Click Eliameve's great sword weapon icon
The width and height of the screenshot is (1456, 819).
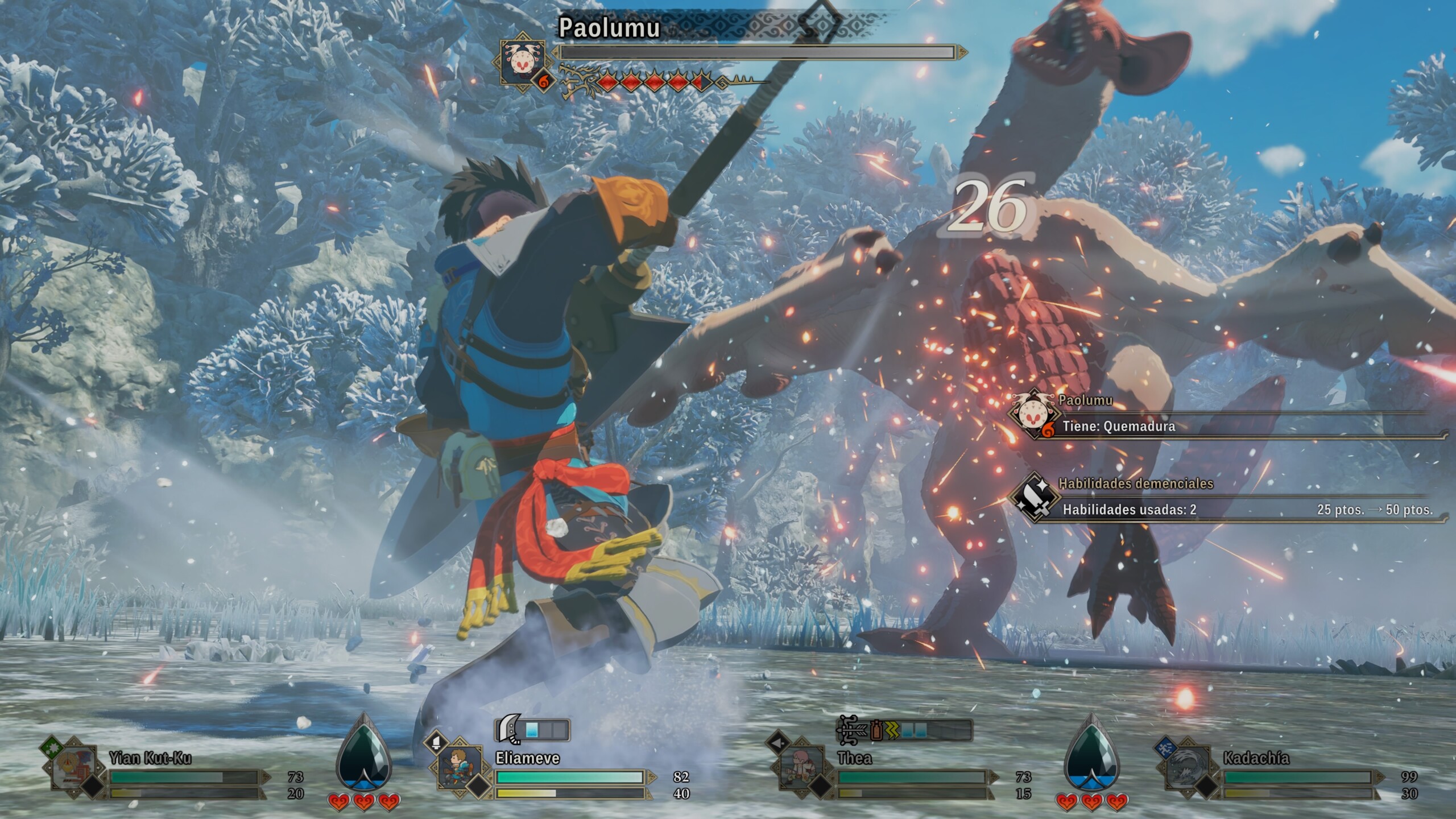click(508, 729)
